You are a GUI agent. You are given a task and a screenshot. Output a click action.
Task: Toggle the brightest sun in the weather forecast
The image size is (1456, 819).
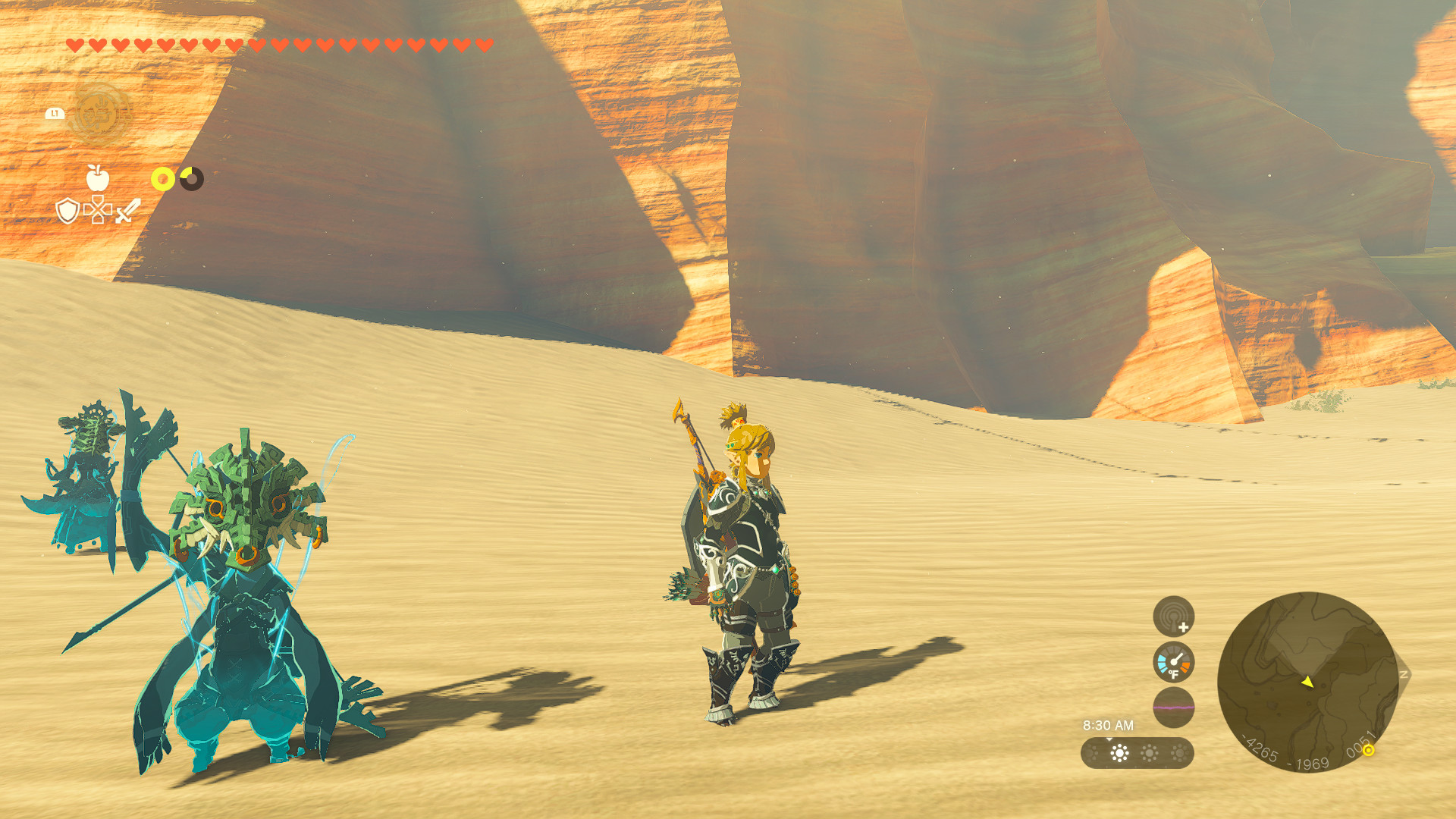click(x=1119, y=753)
